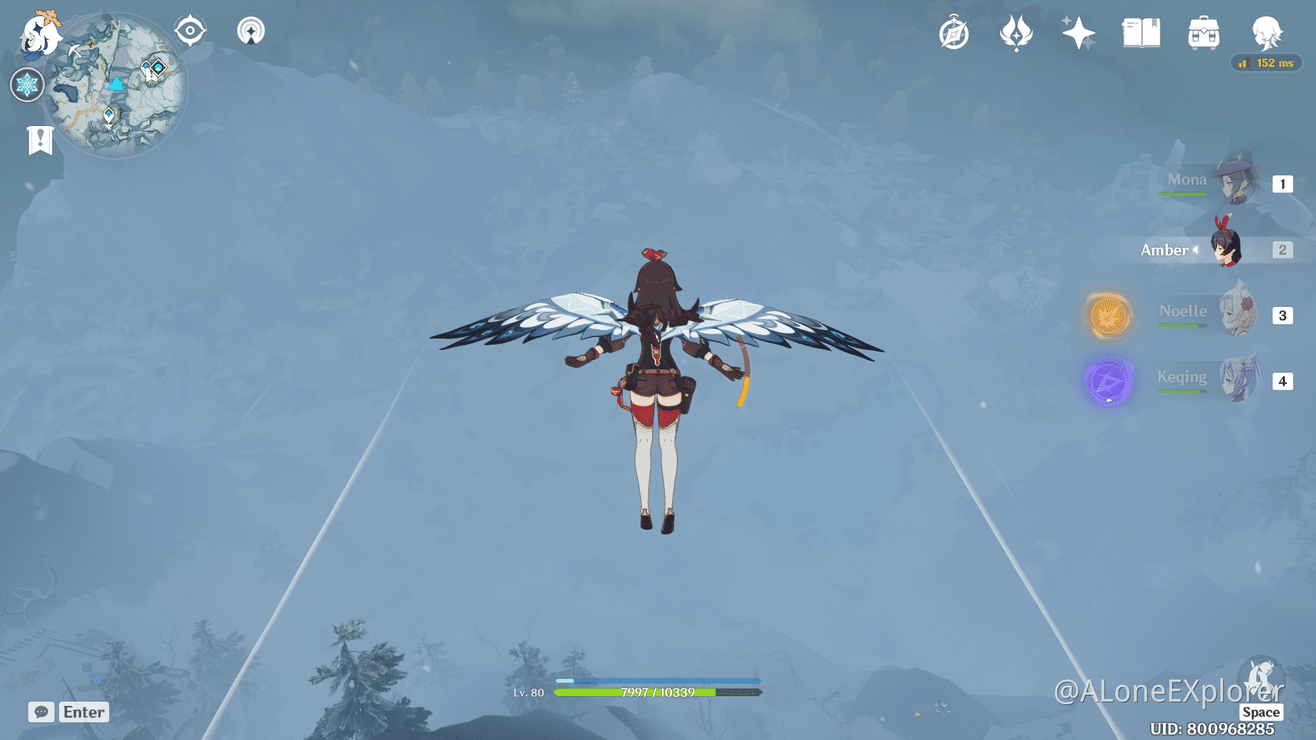
Task: Click the chat bubble icon bottom-left
Action: (40, 712)
